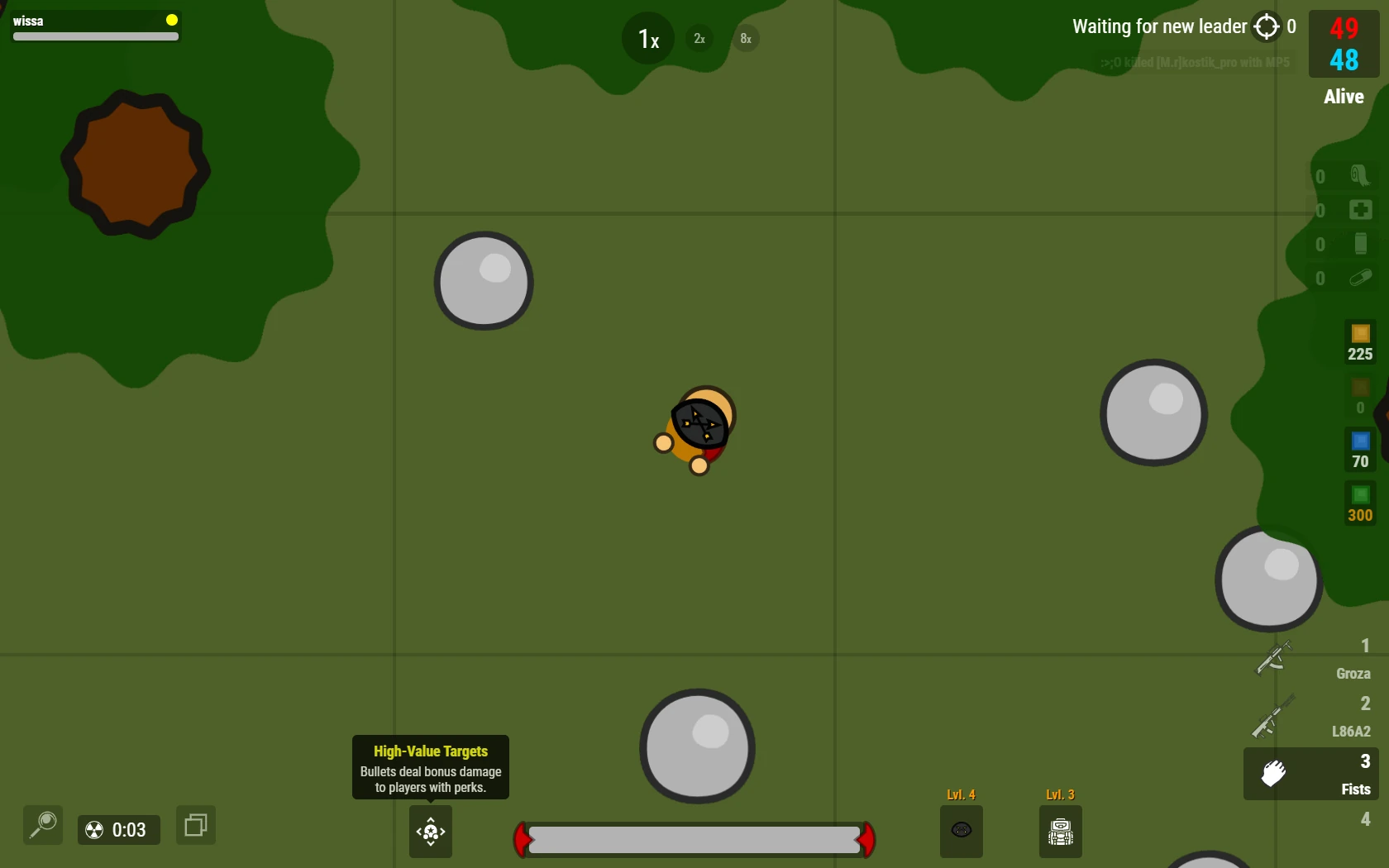This screenshot has height=868, width=1389.
Task: Click the radiation zone timer showing 0:03
Action: click(x=118, y=829)
